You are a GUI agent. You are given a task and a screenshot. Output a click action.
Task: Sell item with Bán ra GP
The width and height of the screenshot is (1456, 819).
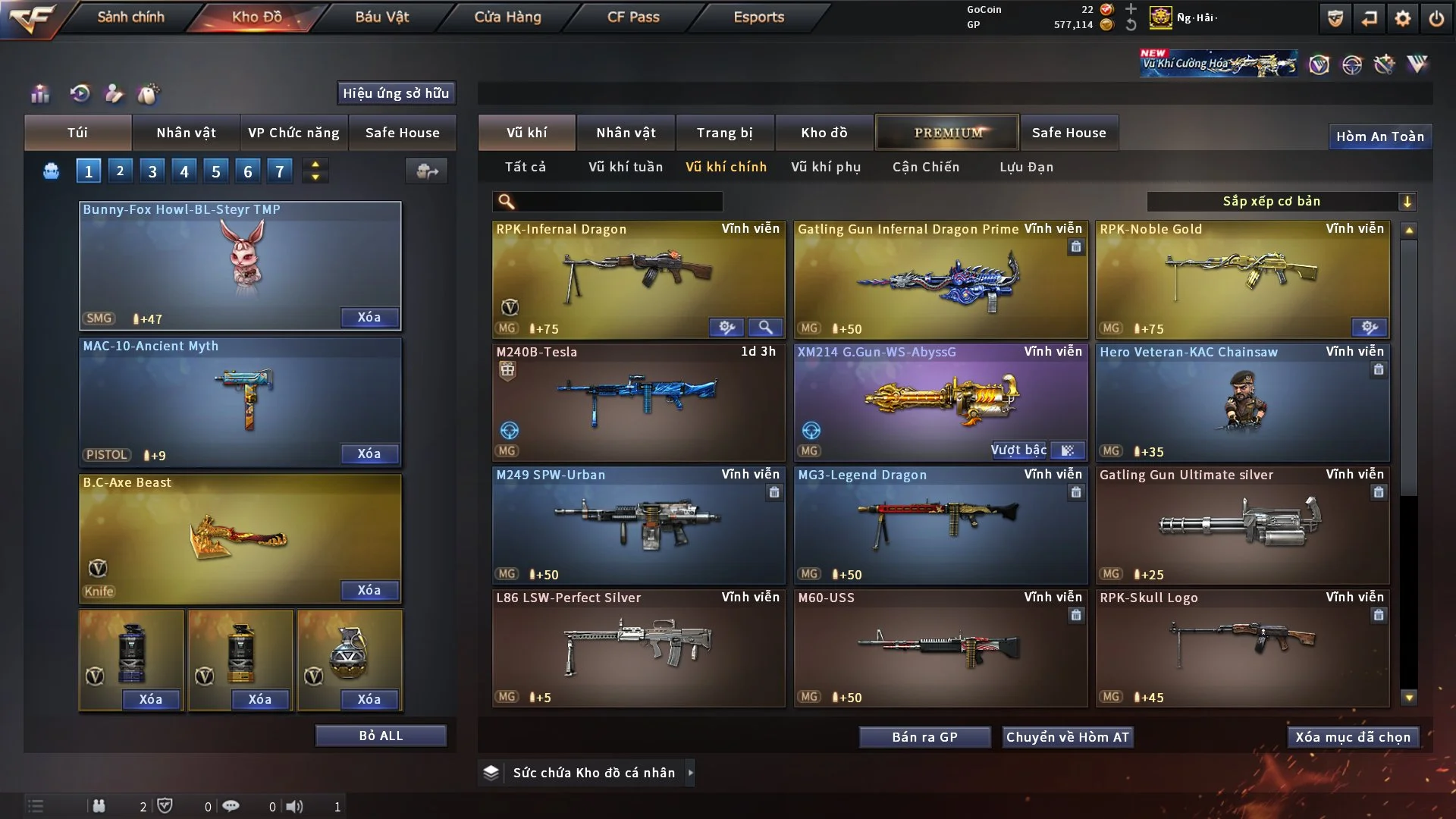[924, 737]
